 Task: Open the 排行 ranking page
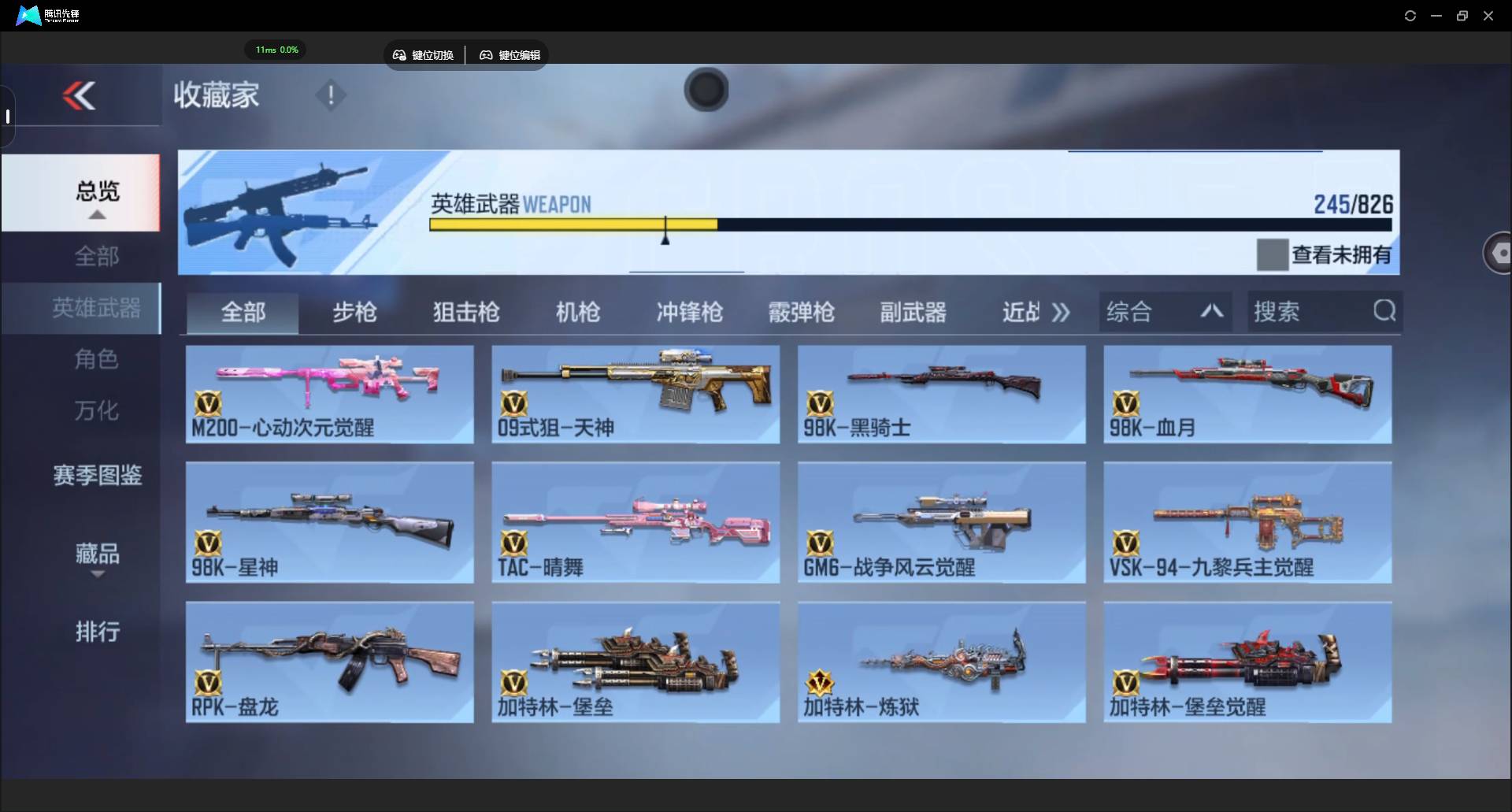[x=96, y=632]
